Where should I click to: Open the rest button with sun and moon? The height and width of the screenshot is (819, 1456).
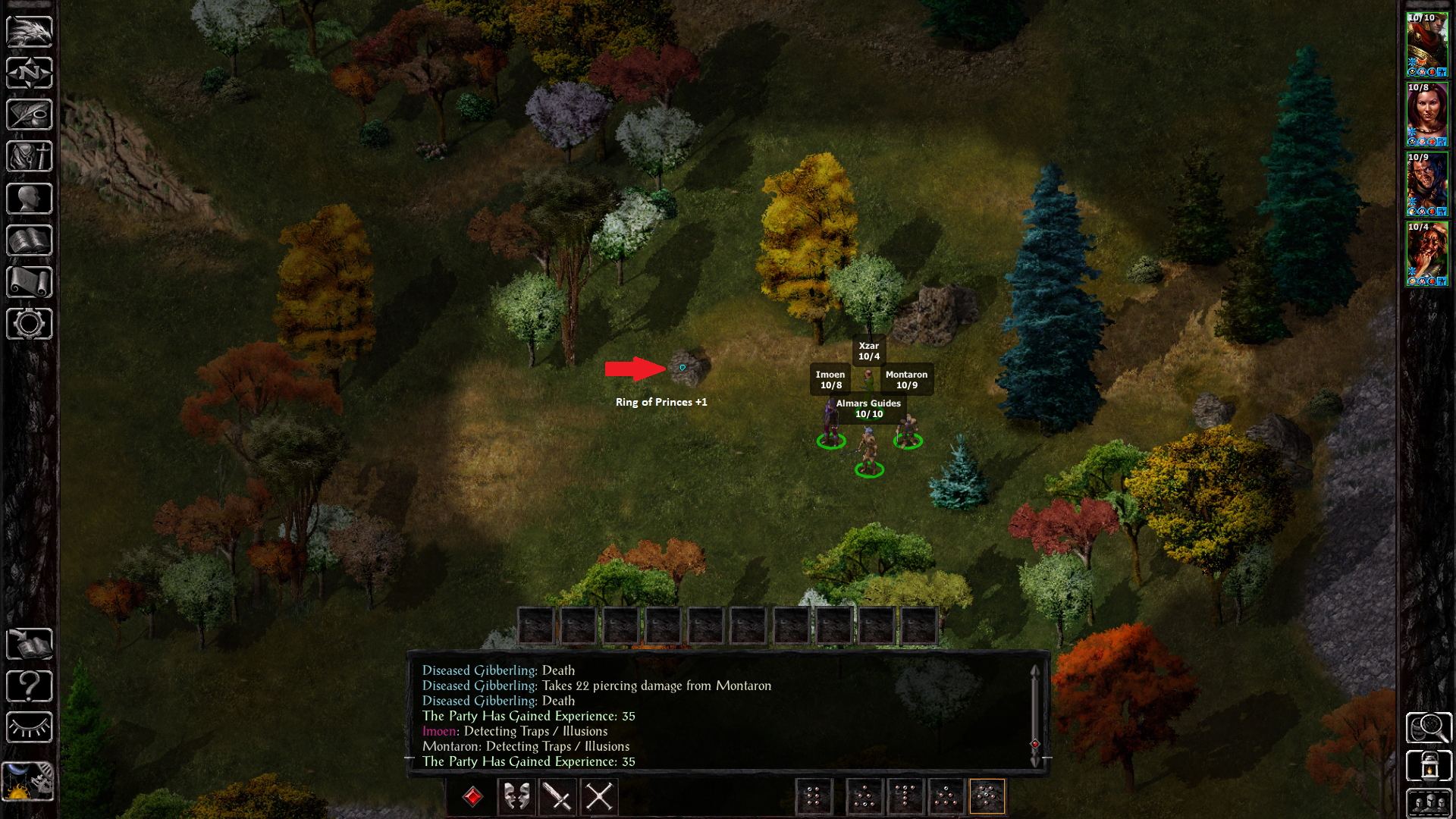[28, 781]
